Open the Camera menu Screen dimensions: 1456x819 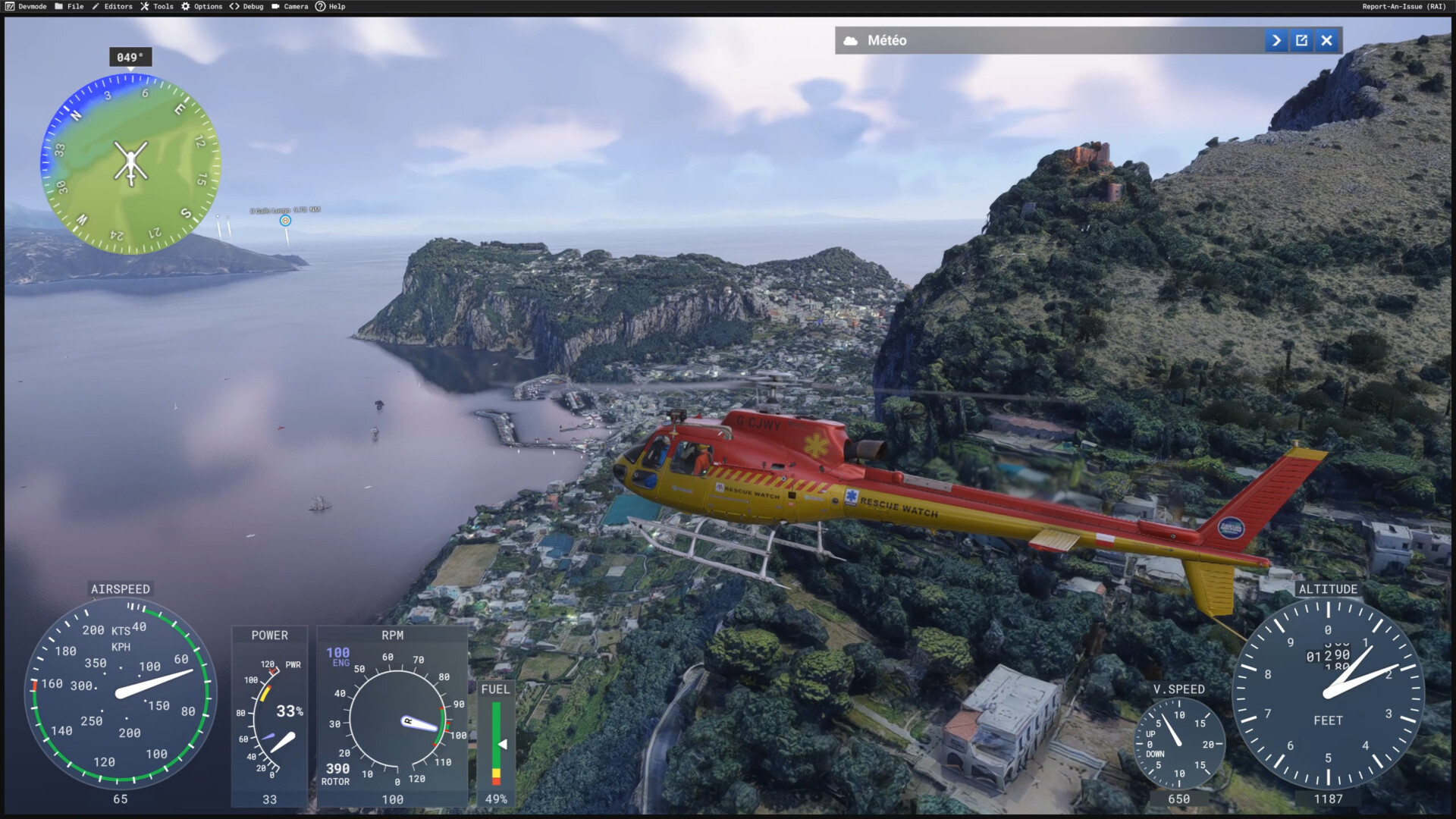click(x=290, y=6)
